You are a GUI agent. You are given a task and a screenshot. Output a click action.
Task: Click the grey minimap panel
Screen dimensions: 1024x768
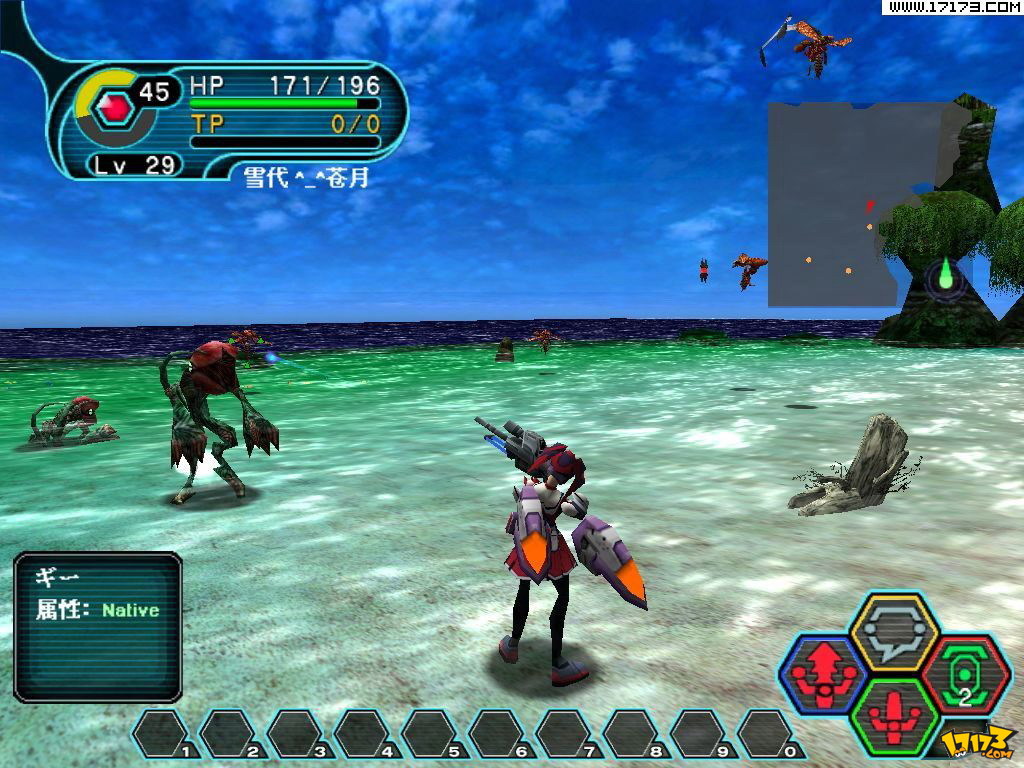[x=850, y=203]
